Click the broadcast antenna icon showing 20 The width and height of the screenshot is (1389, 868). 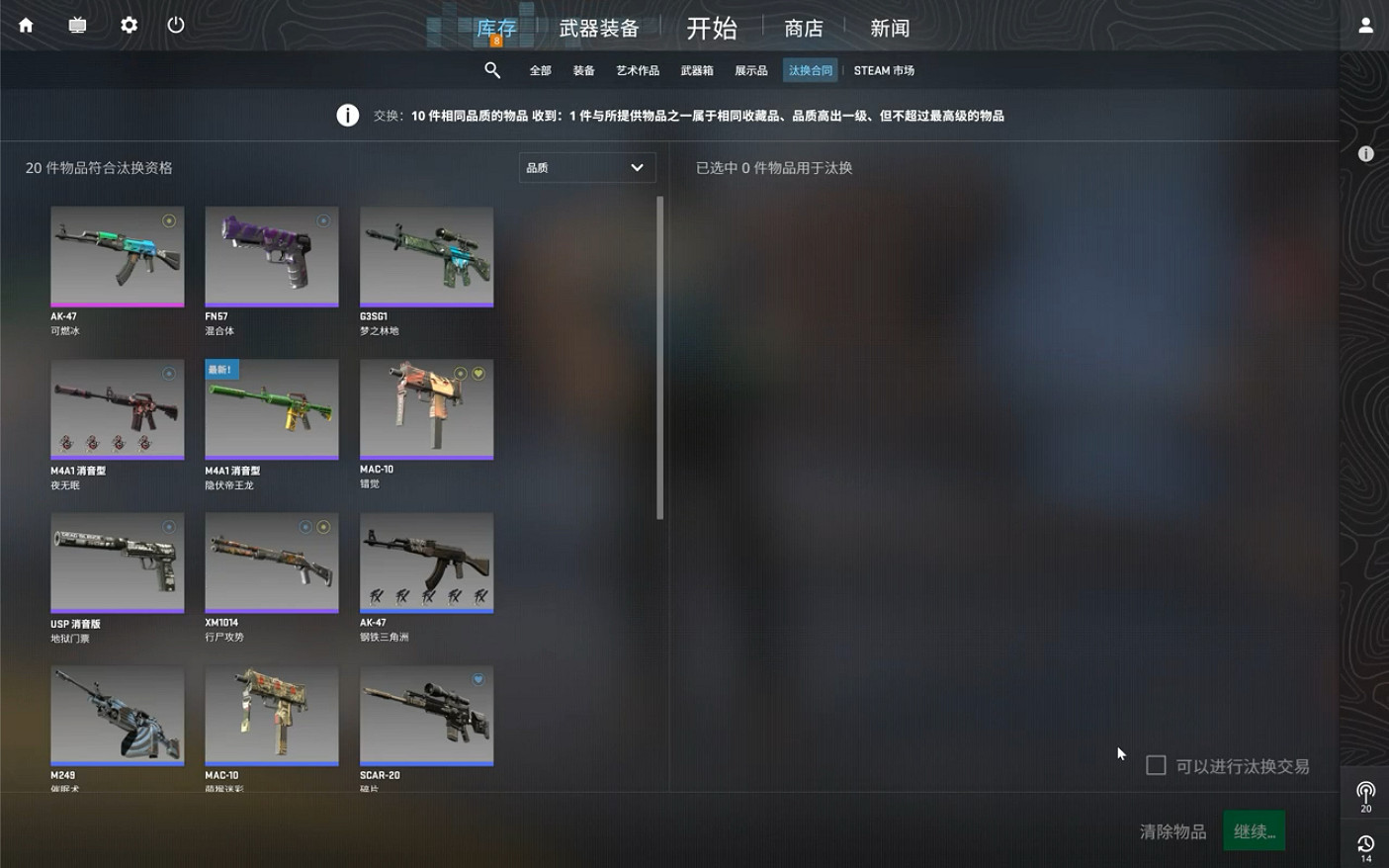1365,791
